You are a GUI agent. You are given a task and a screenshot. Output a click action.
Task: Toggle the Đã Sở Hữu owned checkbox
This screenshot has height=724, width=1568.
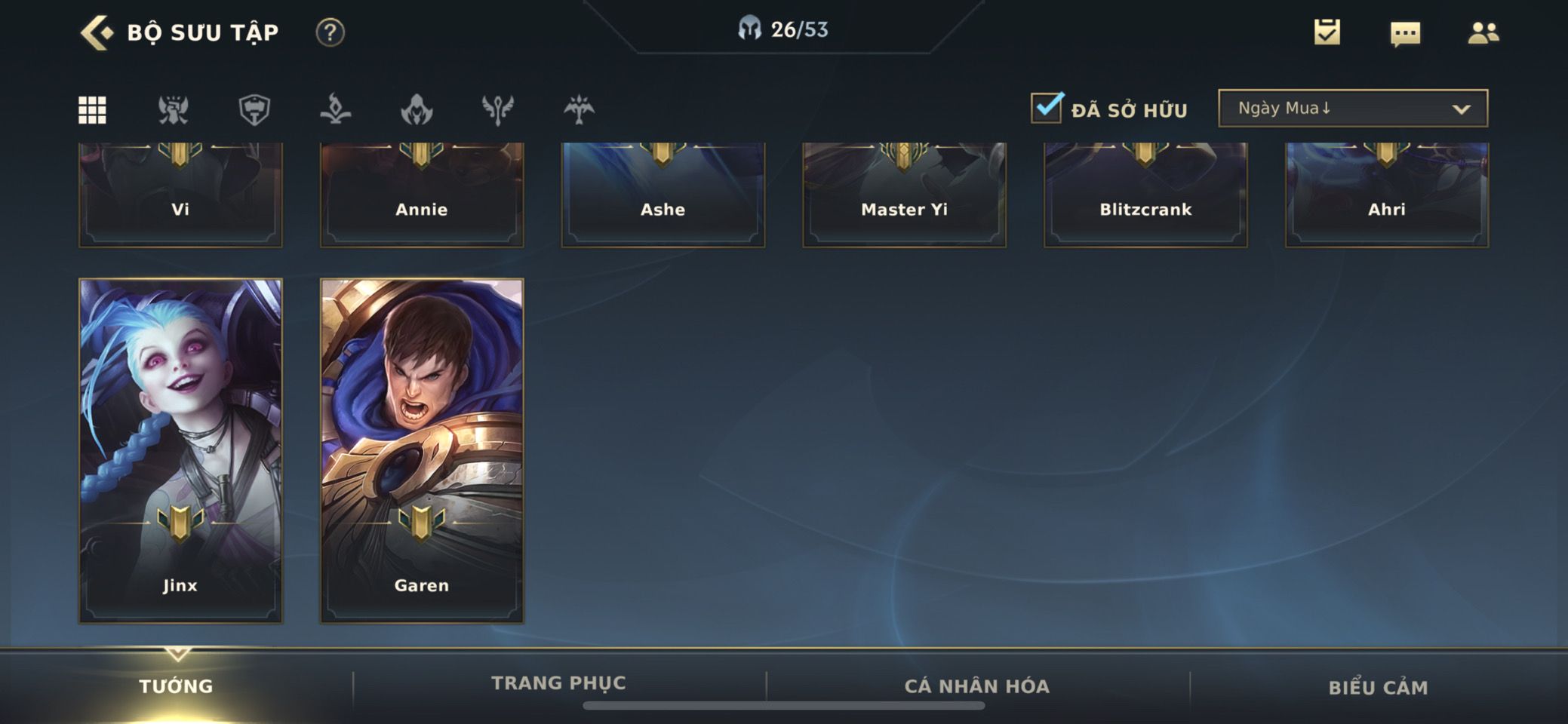[1047, 109]
